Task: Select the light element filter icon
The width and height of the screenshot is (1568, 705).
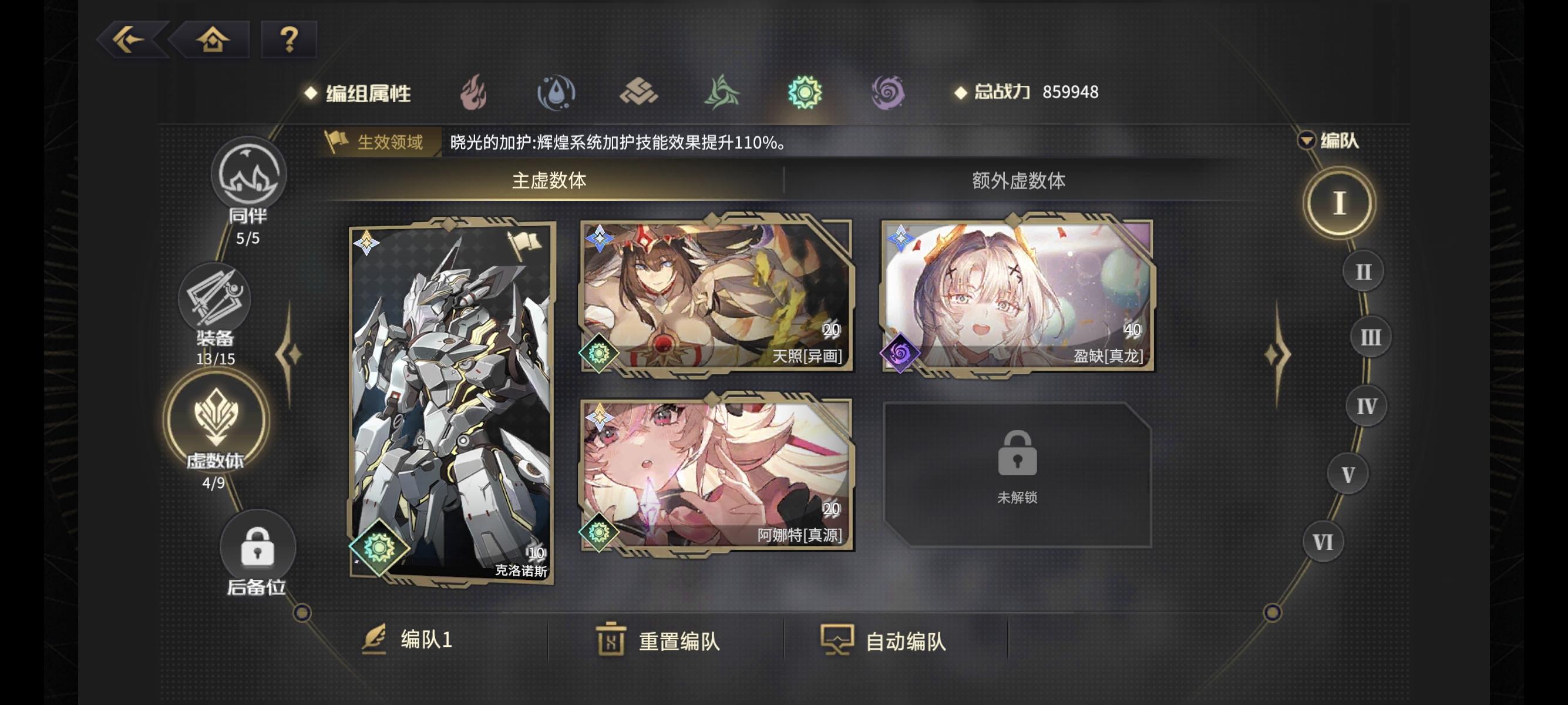Action: 806,93
